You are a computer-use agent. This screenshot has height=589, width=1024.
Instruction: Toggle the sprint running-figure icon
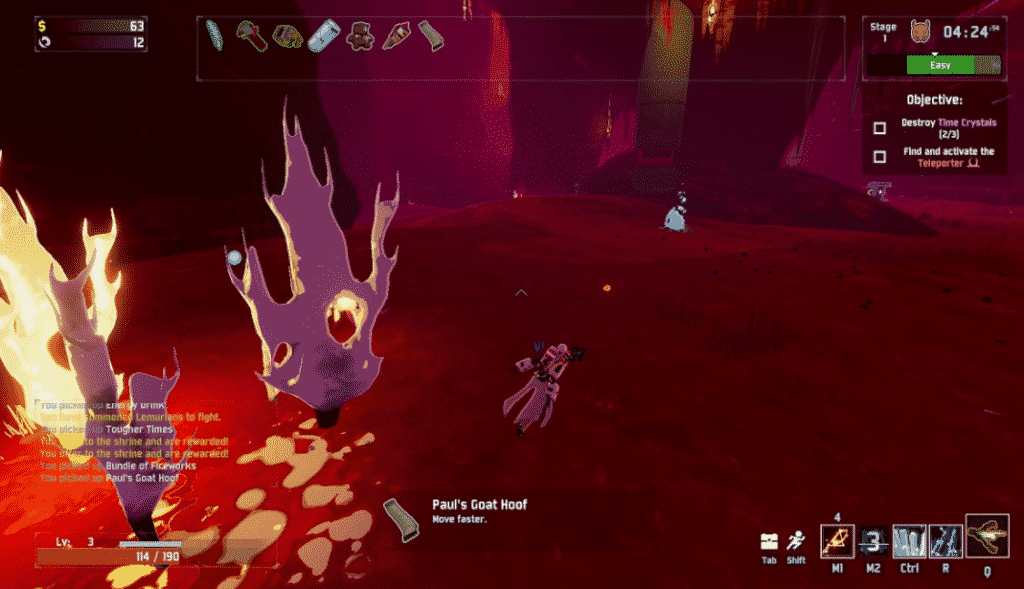click(x=797, y=541)
